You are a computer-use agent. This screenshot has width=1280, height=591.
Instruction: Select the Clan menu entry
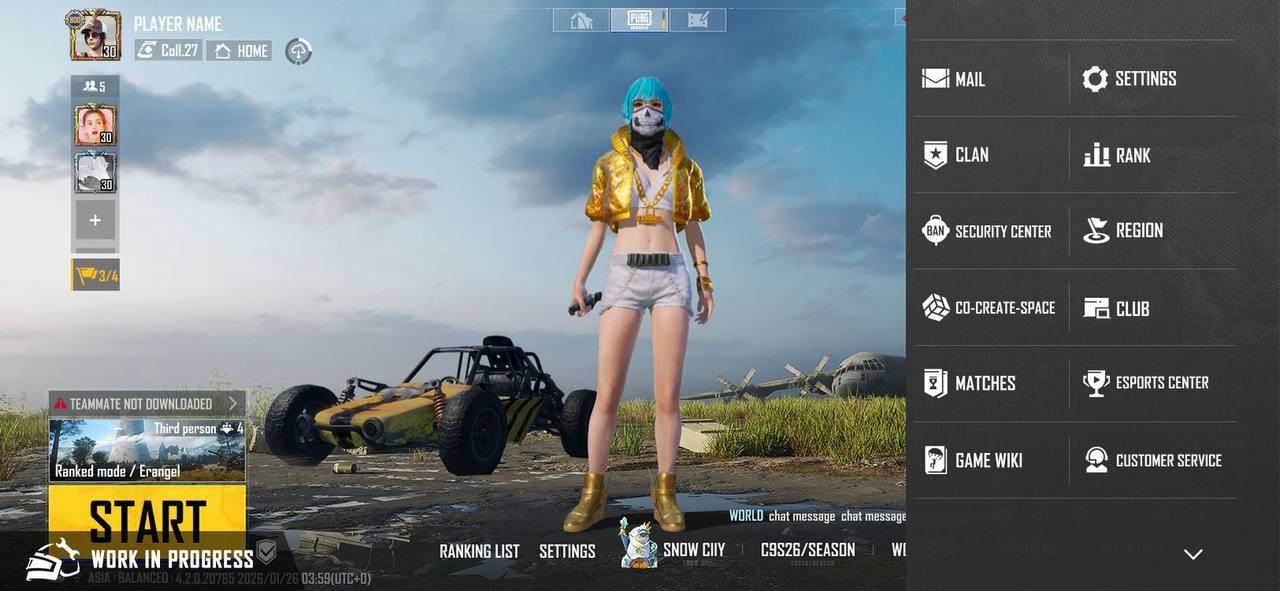click(x=956, y=155)
